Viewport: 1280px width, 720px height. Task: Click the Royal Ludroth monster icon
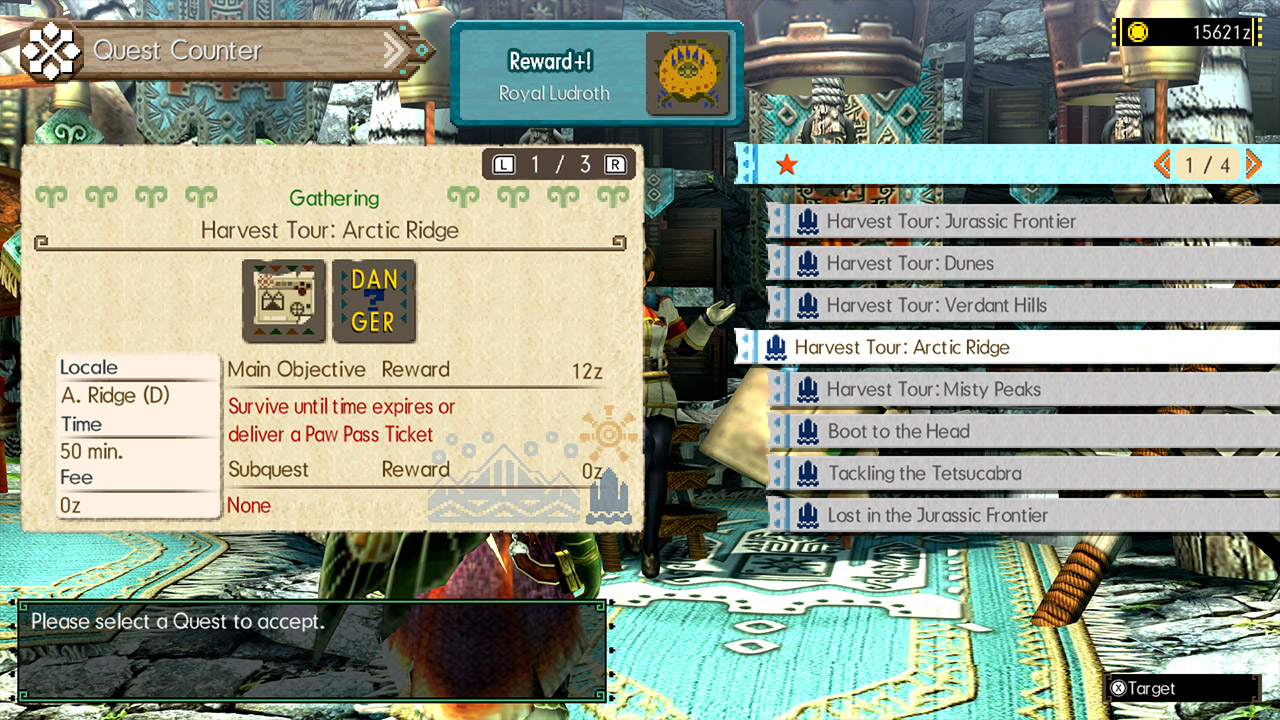tap(686, 74)
